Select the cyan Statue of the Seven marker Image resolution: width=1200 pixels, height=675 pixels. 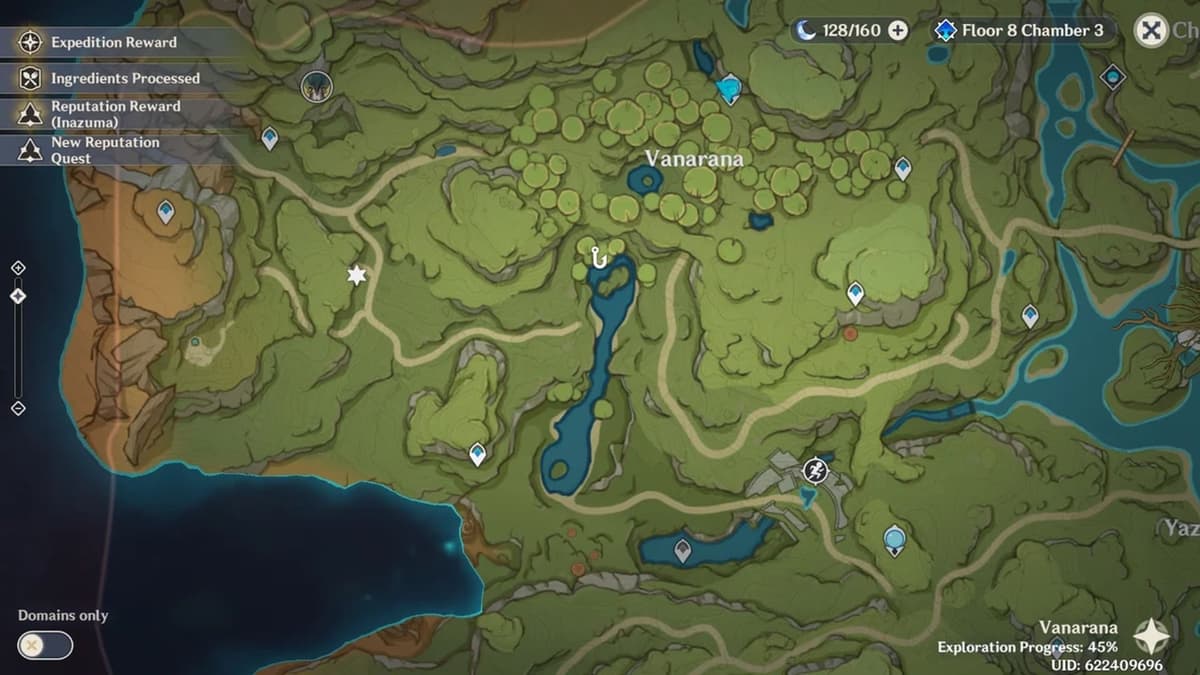pos(730,89)
